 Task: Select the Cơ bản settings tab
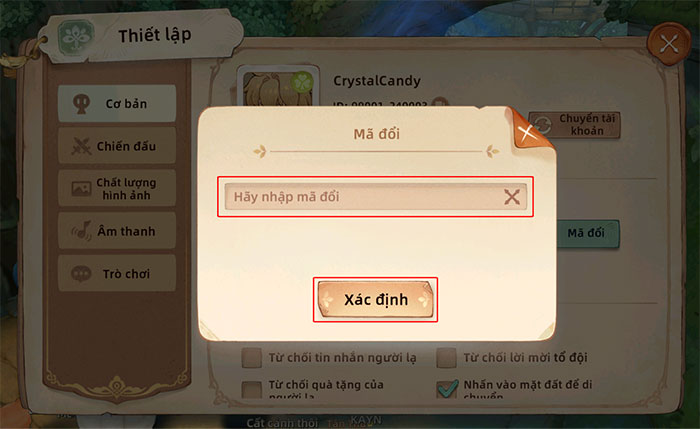(115, 103)
